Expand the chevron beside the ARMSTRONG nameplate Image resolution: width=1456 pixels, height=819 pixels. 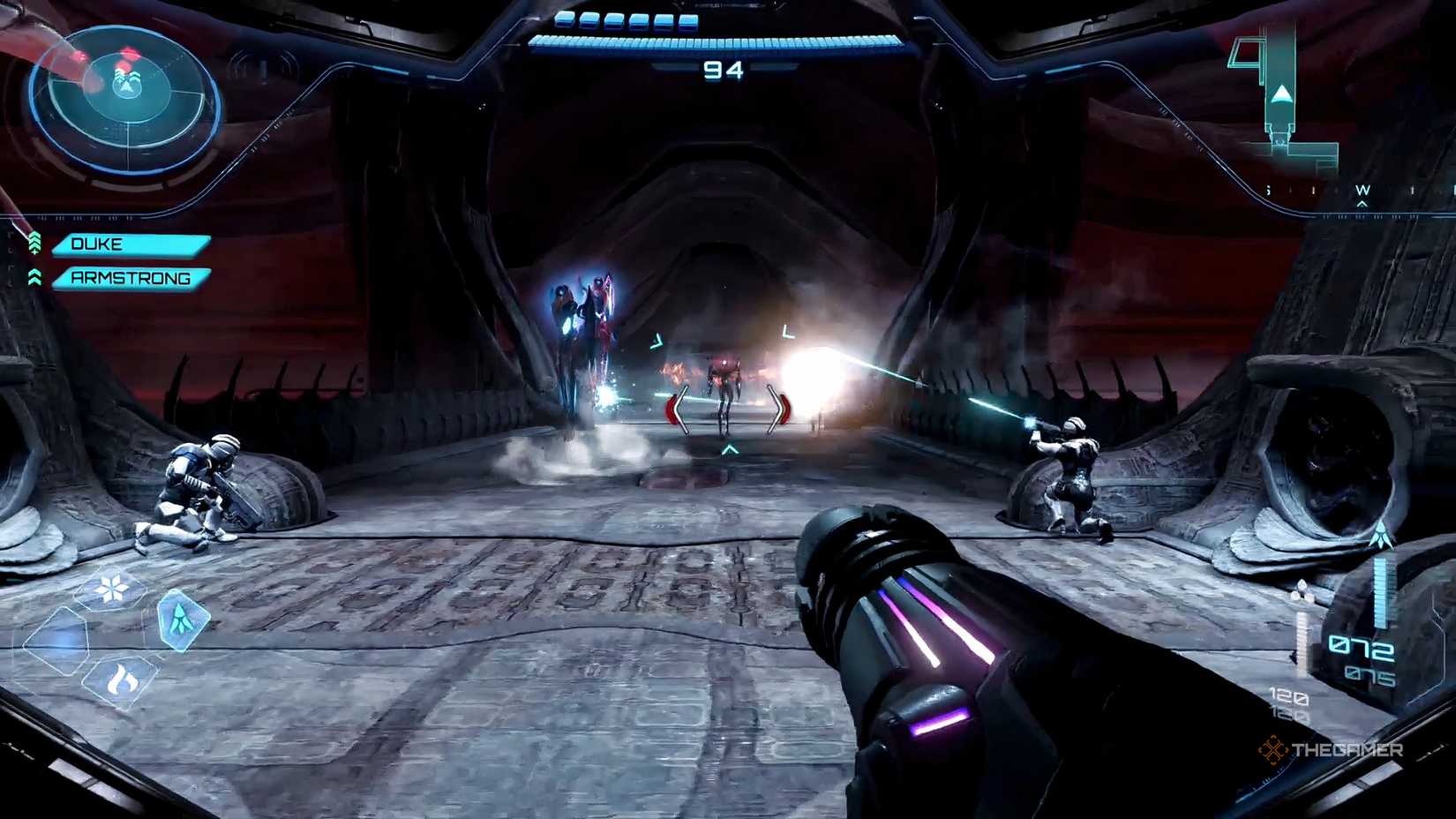pyautogui.click(x=36, y=276)
